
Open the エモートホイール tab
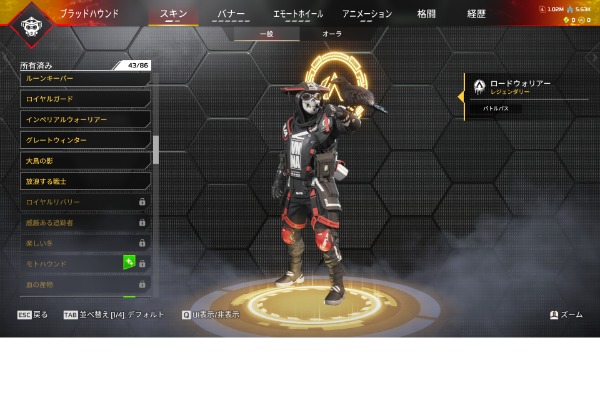point(298,14)
